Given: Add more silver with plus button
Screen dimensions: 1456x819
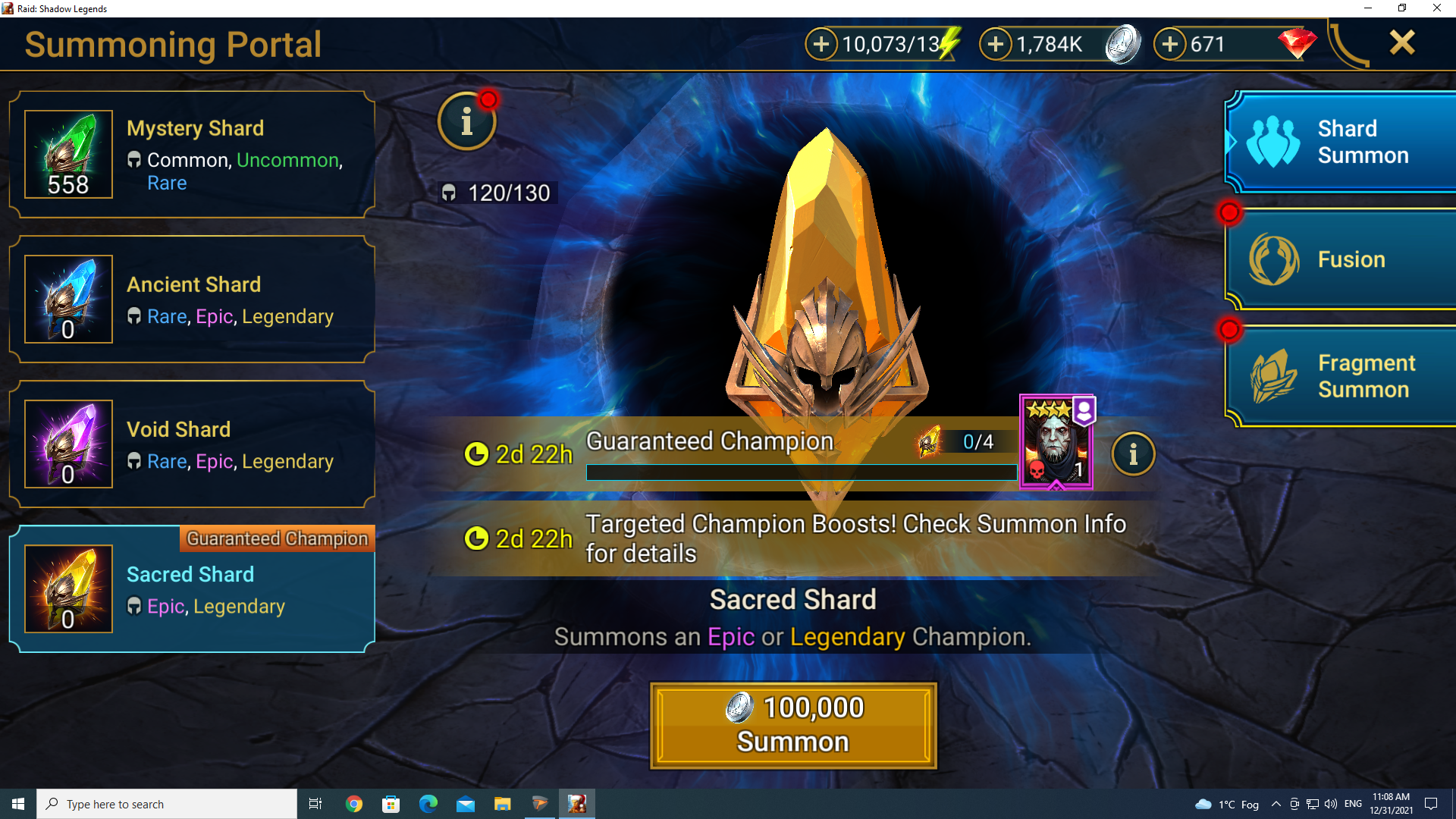Looking at the screenshot, I should point(996,44).
